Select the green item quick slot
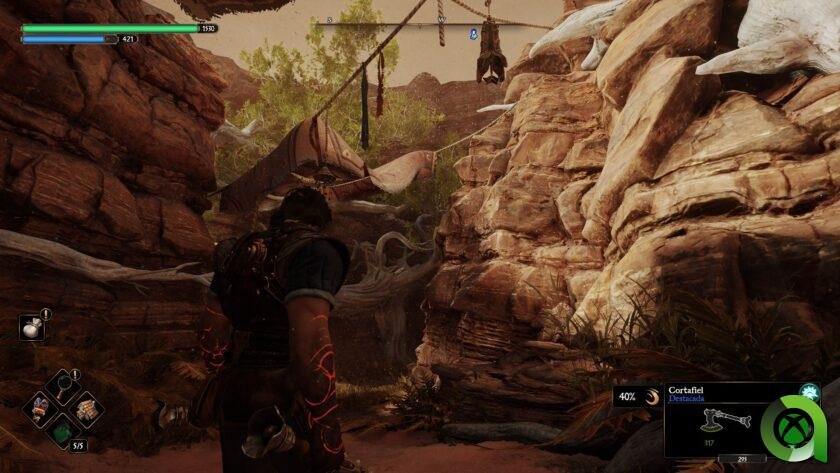Screen dimensions: 840x473 (x=63, y=433)
